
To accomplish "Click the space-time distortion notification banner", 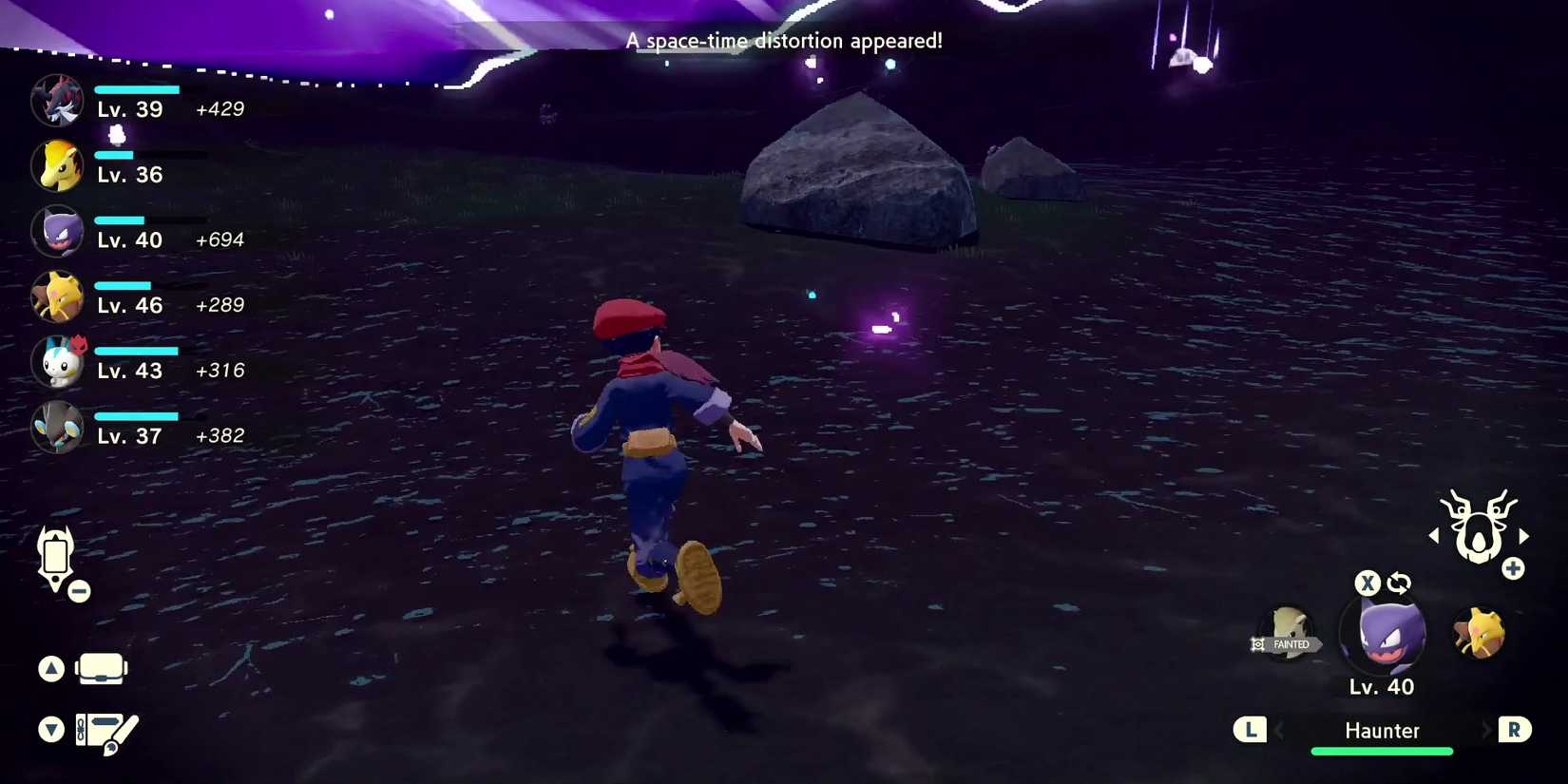I will (x=784, y=41).
